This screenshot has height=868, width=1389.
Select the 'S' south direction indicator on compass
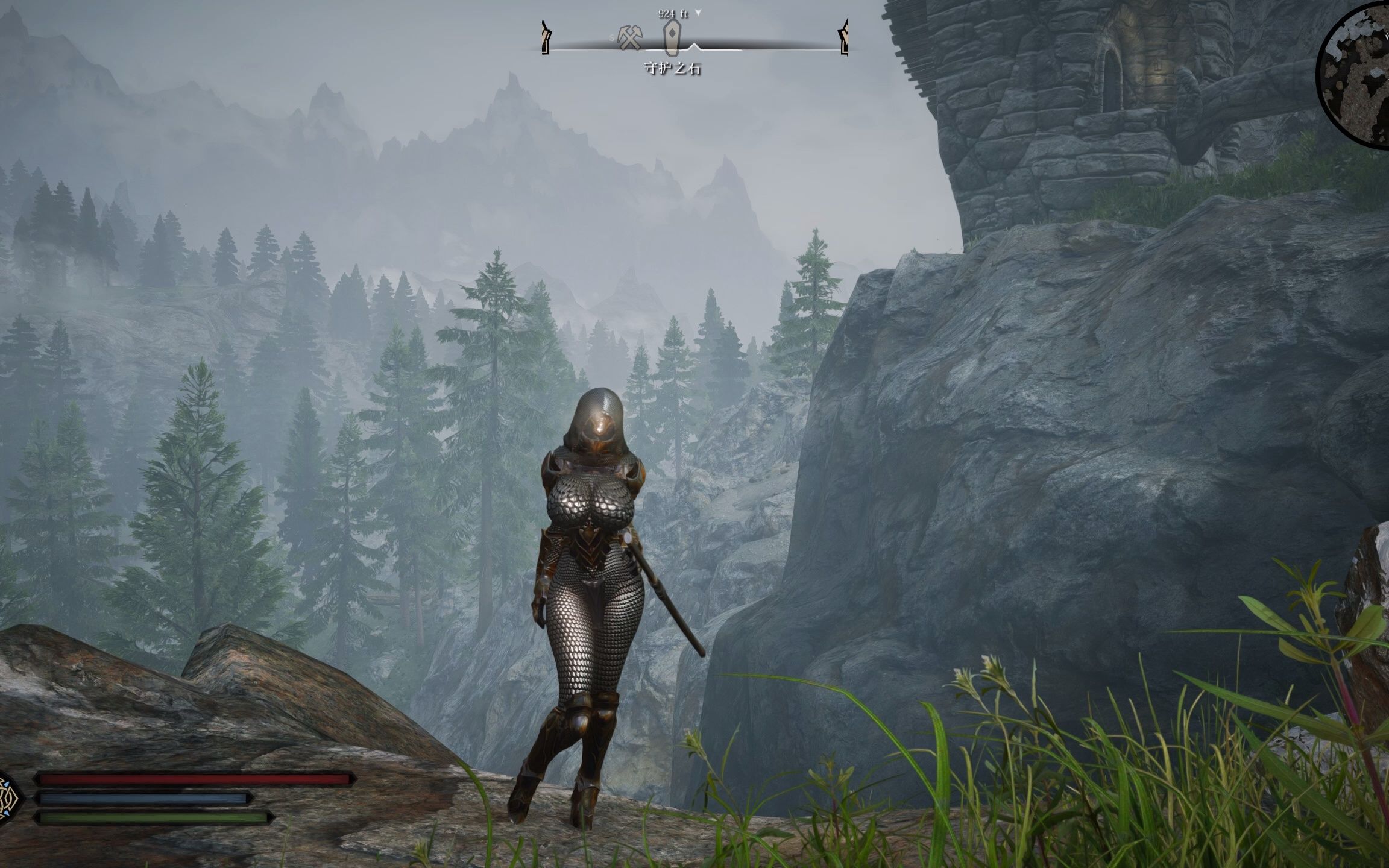click(612, 37)
